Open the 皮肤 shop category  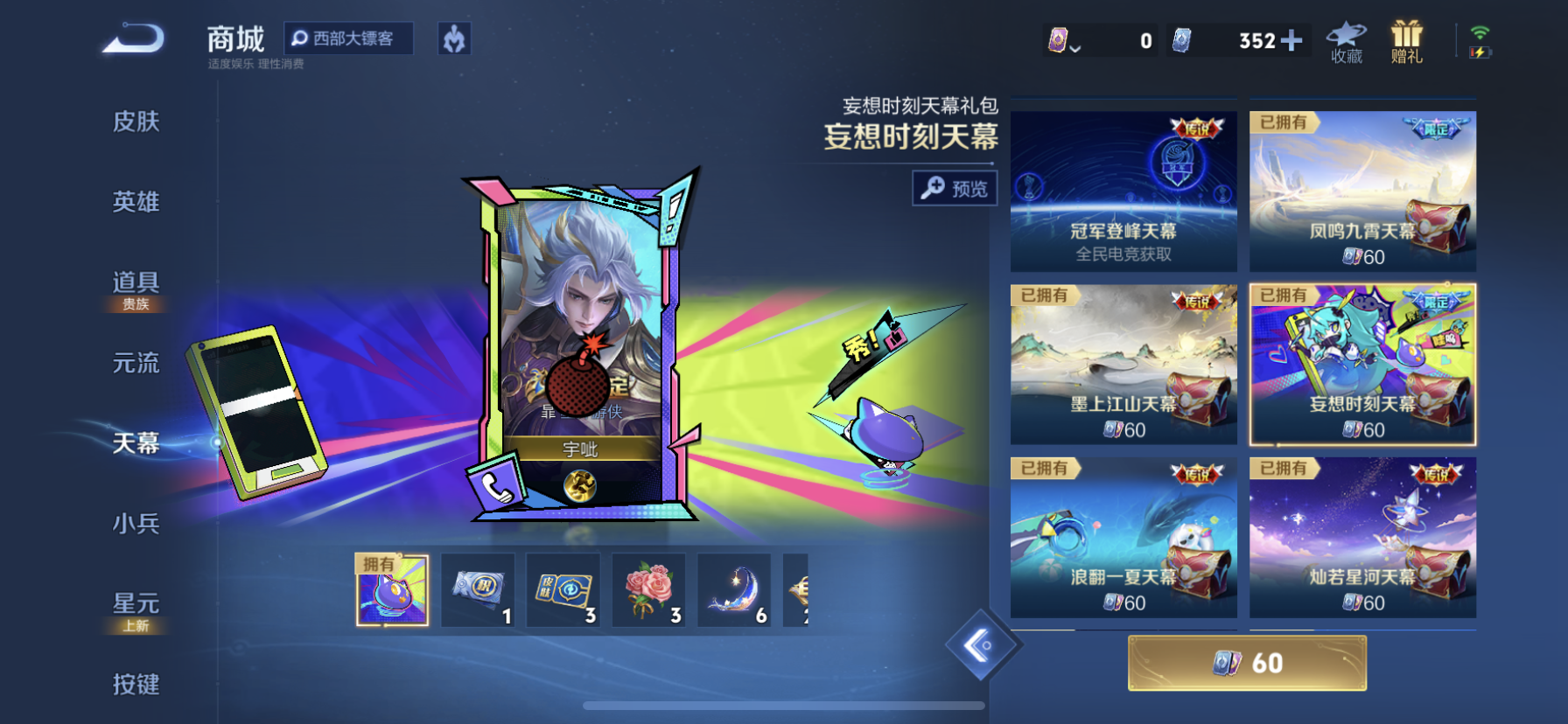pos(136,122)
